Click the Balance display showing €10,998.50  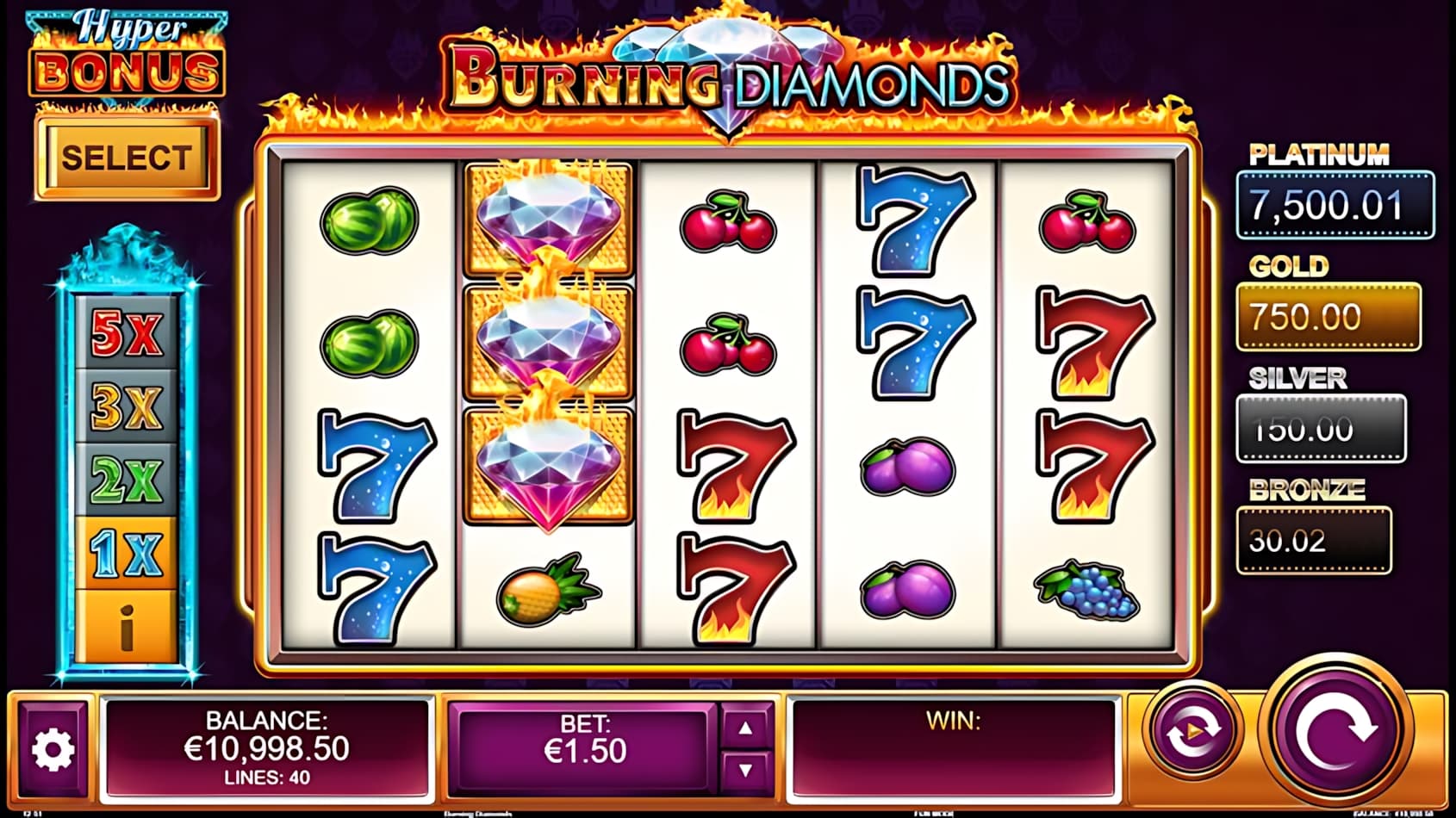(267, 747)
